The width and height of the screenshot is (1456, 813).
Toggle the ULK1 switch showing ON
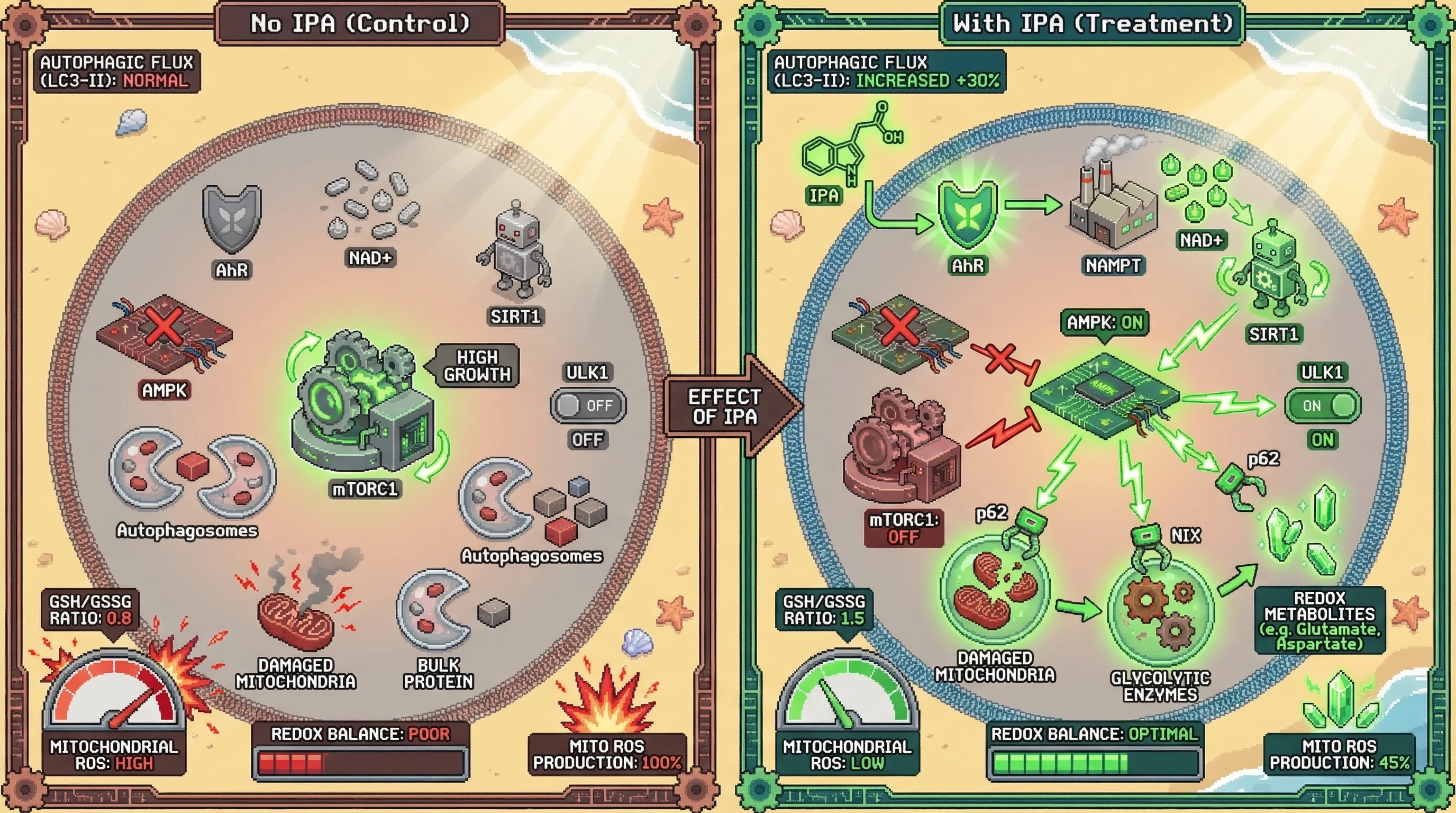pyautogui.click(x=1323, y=405)
